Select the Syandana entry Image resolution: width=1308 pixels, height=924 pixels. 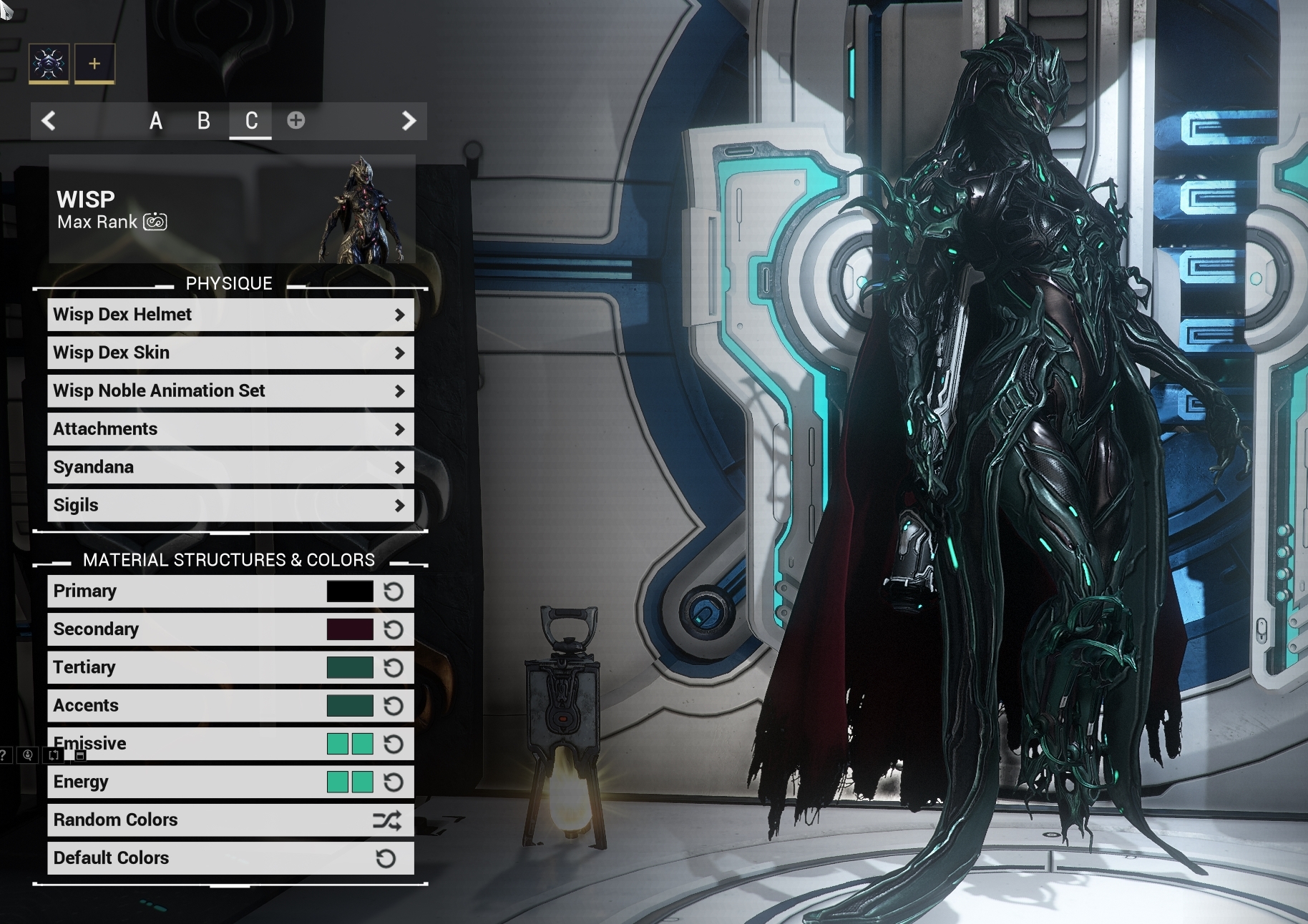click(230, 467)
